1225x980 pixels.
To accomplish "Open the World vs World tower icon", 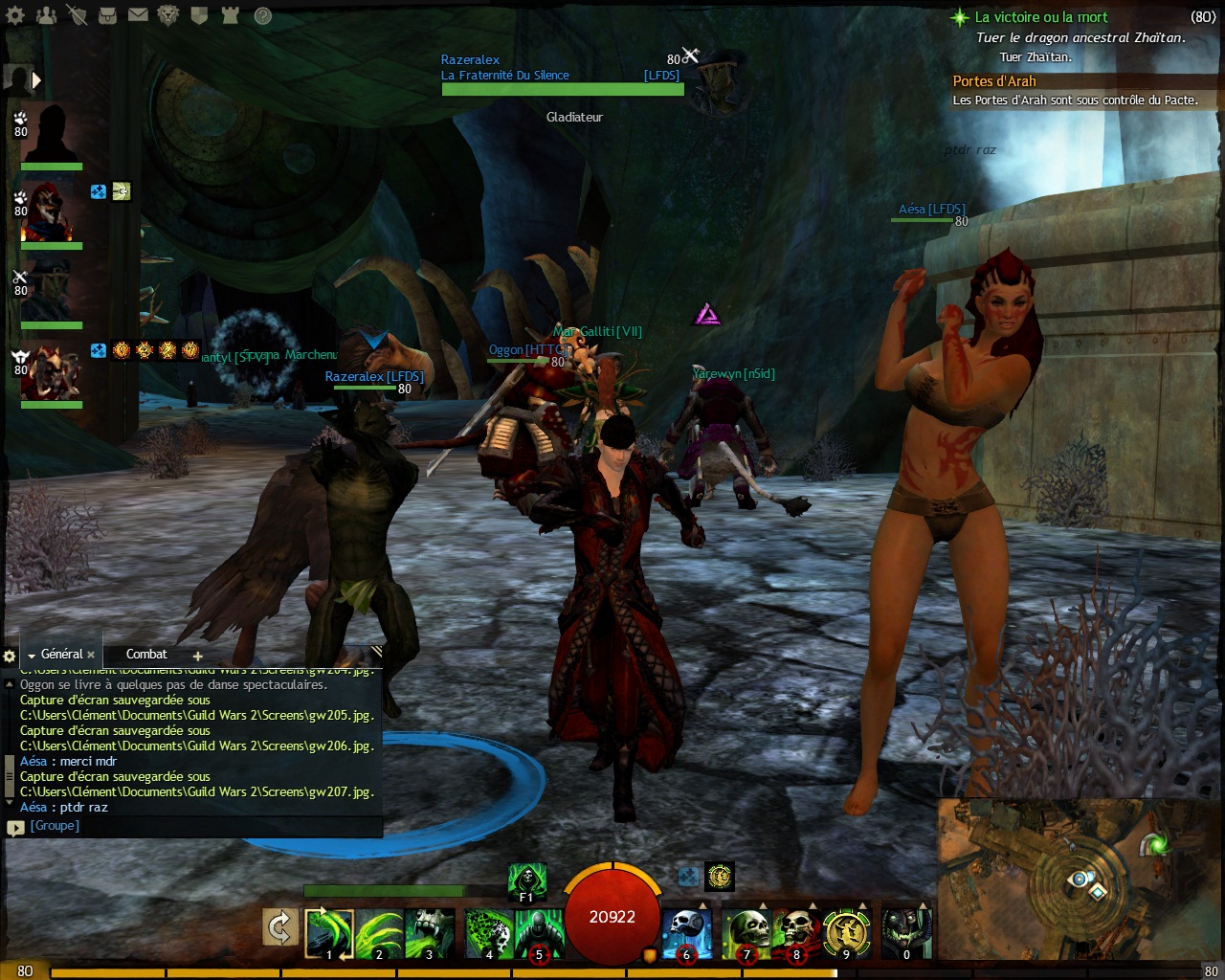I will (230, 15).
